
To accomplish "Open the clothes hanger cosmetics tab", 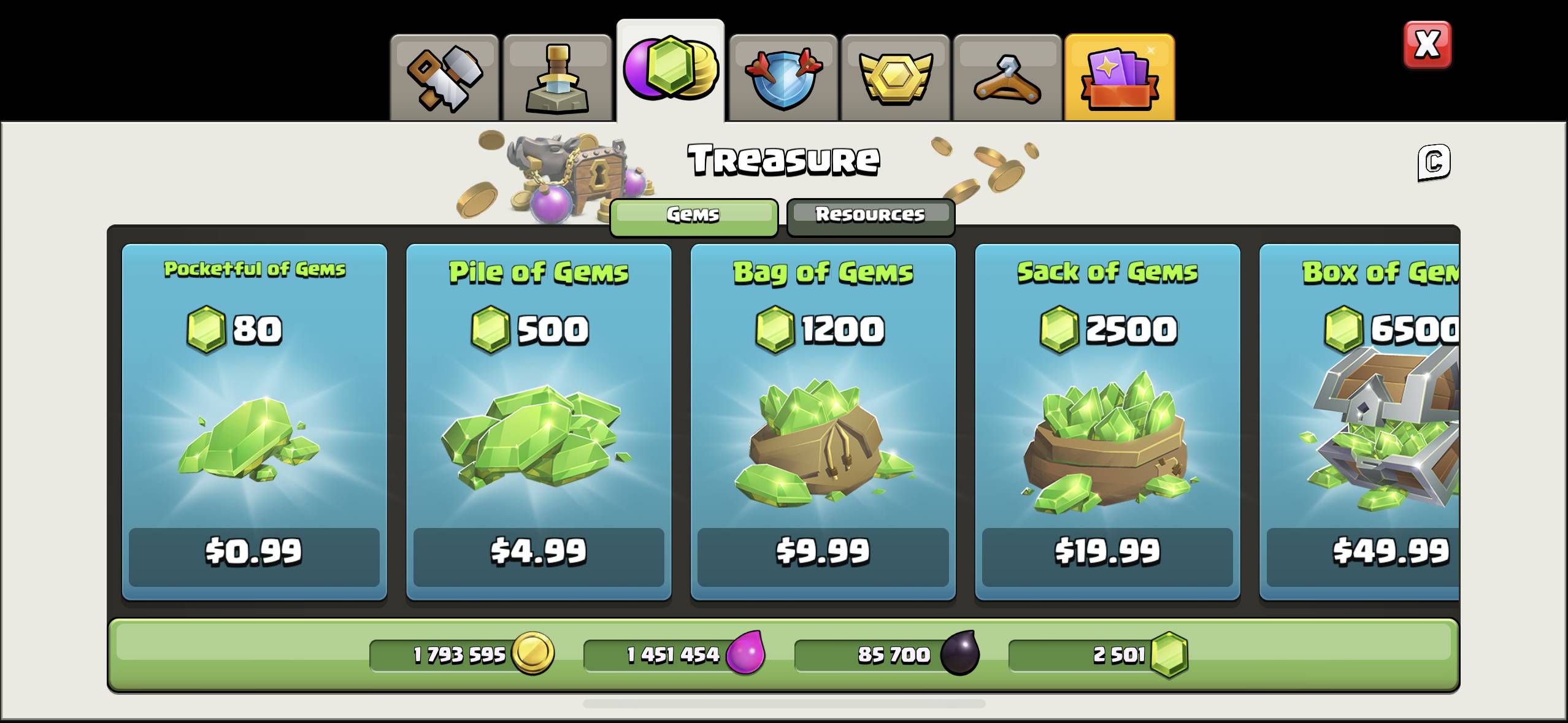I will (1007, 78).
